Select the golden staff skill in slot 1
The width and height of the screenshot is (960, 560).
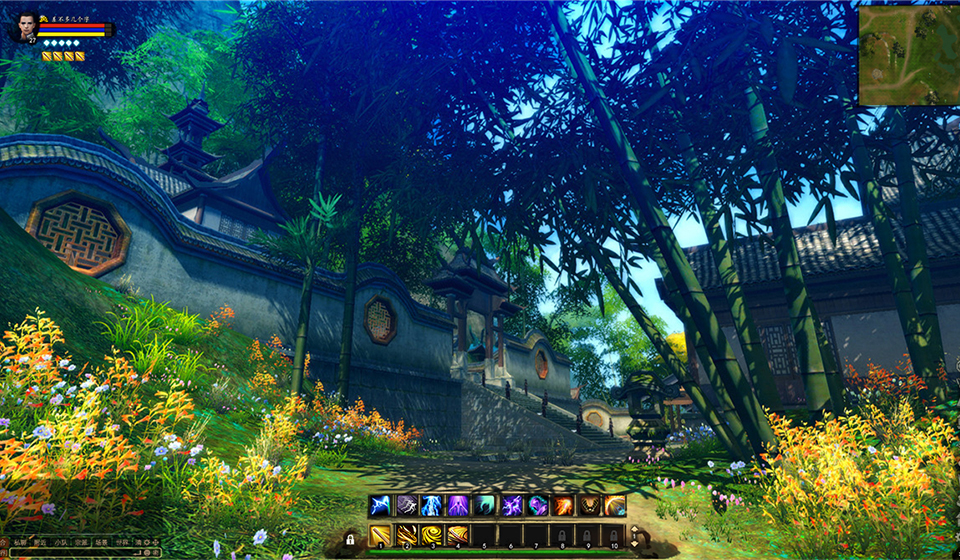tap(381, 536)
